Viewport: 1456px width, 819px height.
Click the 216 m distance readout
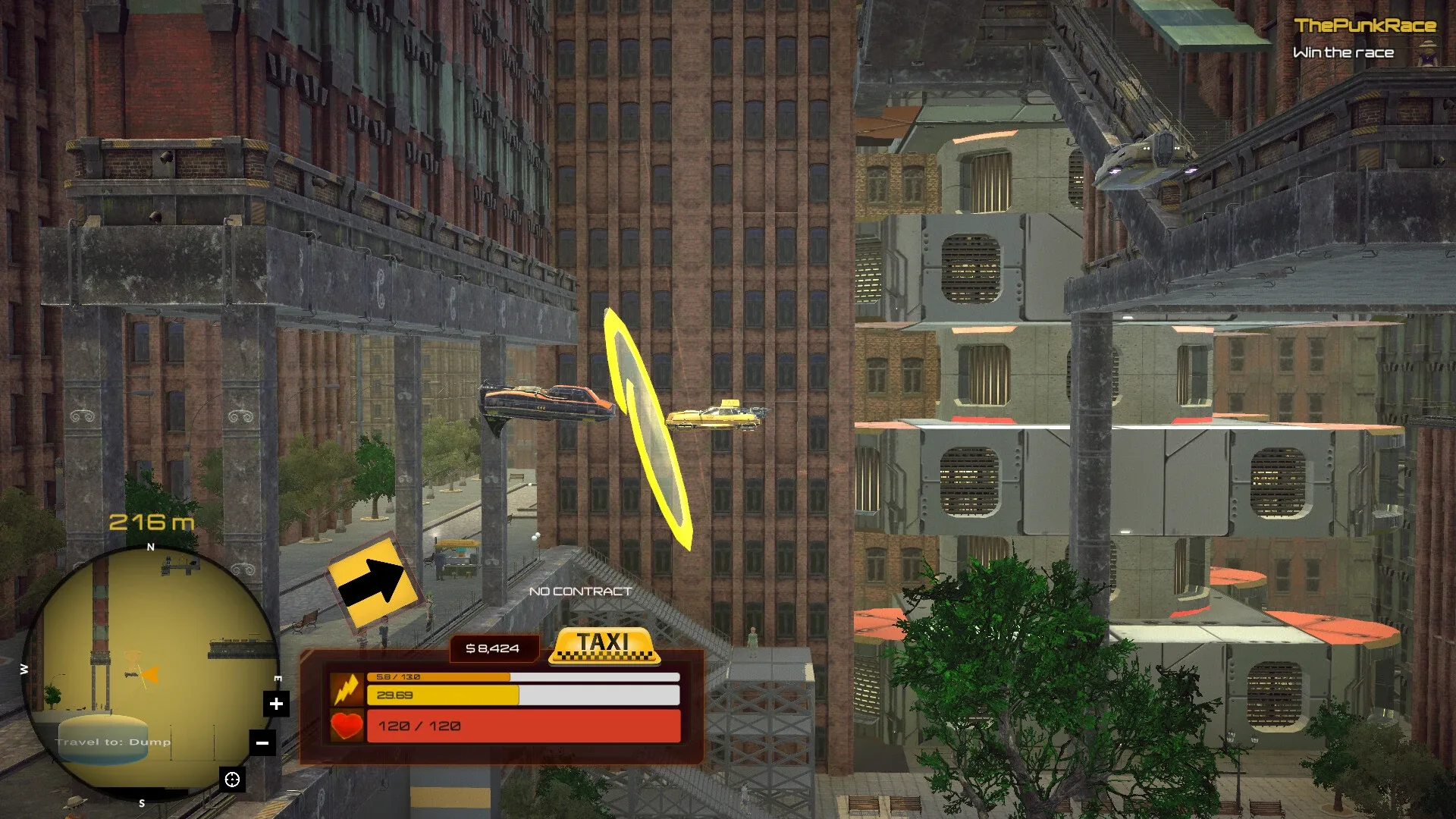click(150, 522)
